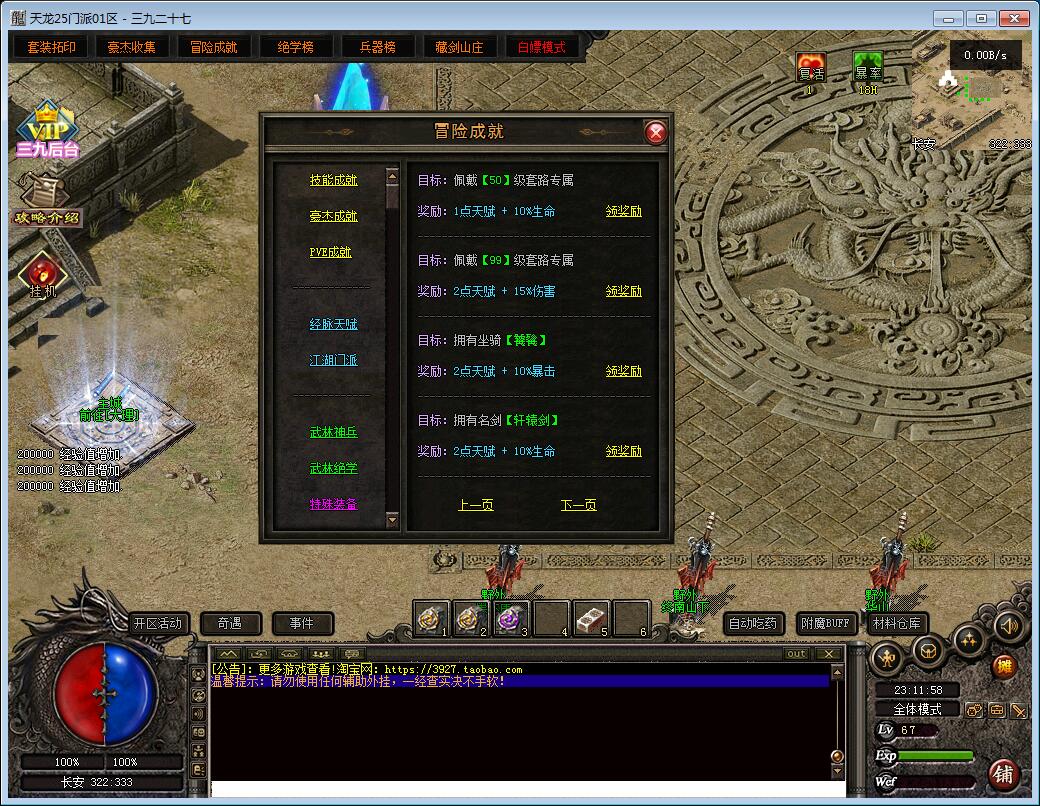Open the 材料仓库 material storage

point(896,623)
